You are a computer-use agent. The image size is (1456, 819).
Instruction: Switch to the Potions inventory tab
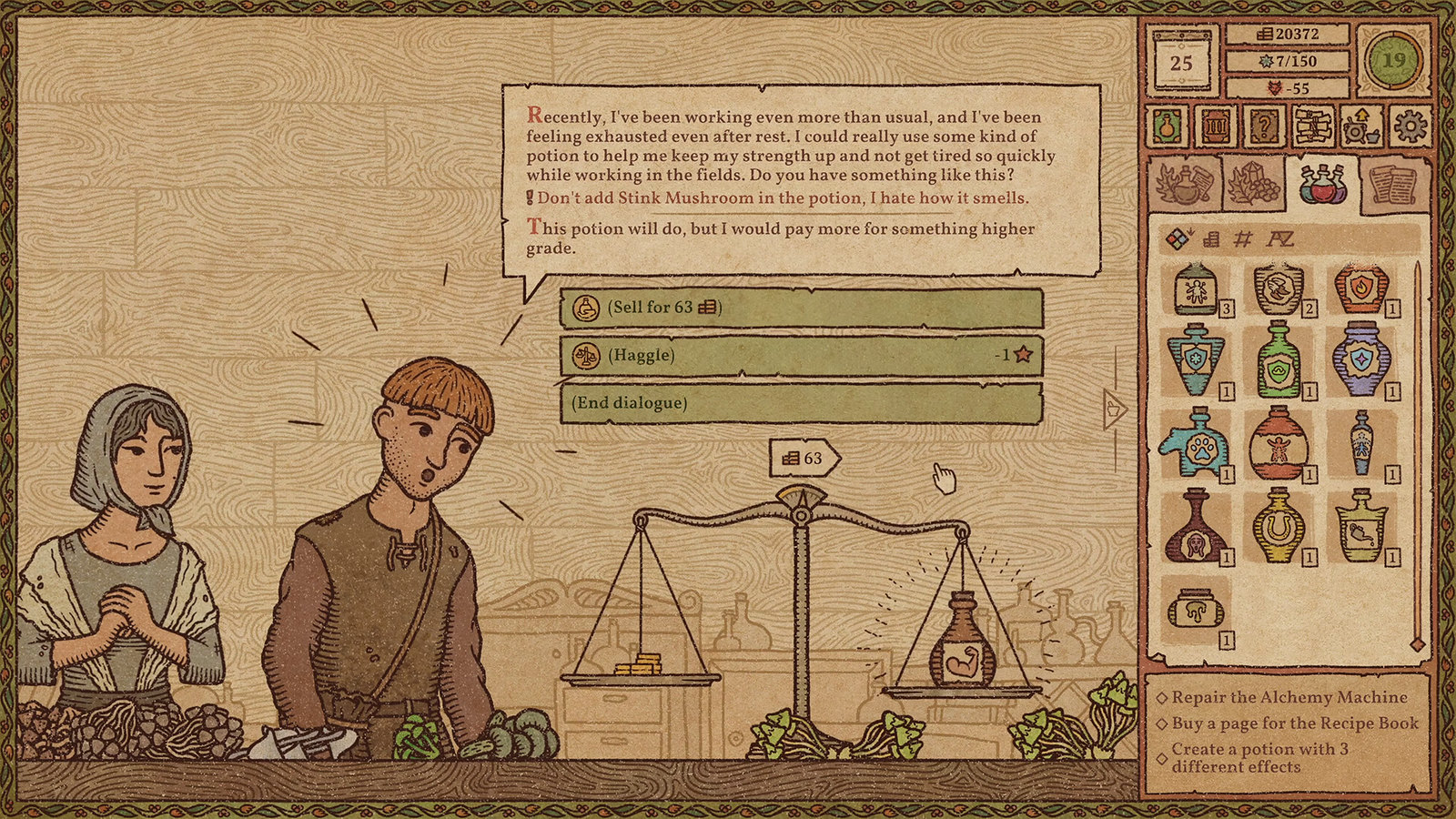(1323, 187)
